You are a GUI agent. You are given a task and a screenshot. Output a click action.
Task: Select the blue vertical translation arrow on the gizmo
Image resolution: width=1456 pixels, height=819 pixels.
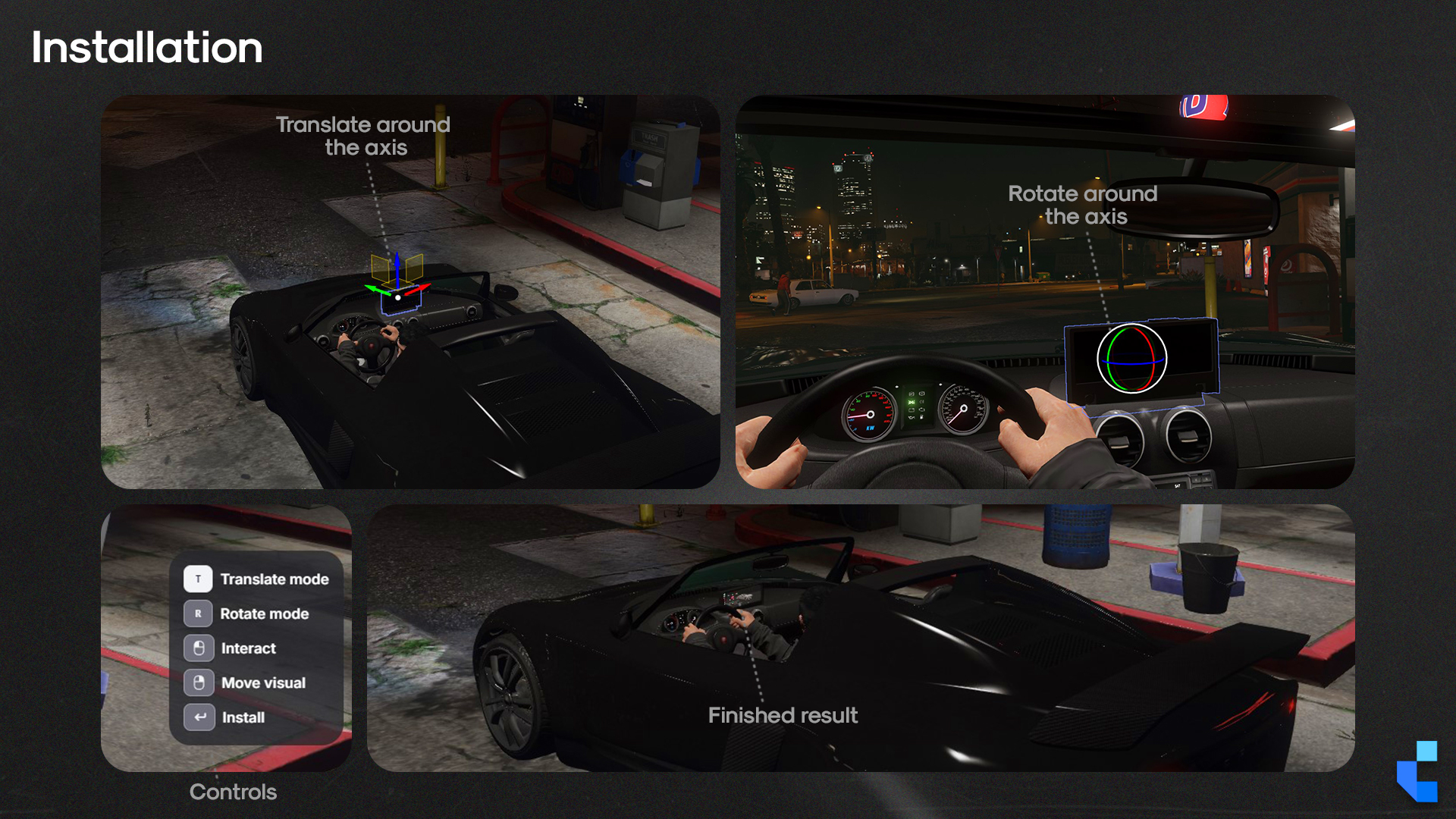pos(397,267)
